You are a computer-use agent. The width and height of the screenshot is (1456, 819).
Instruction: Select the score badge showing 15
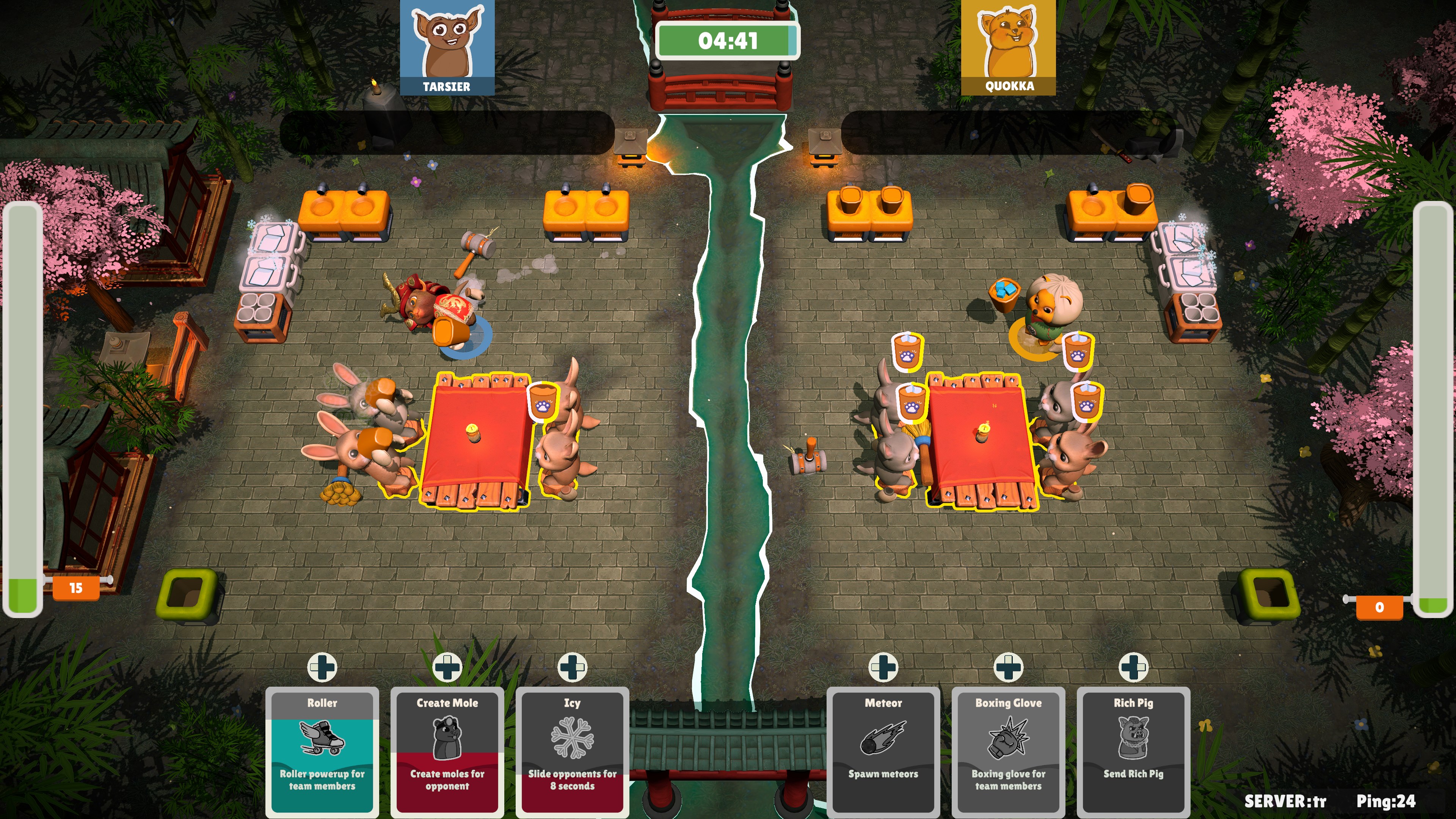(x=77, y=588)
